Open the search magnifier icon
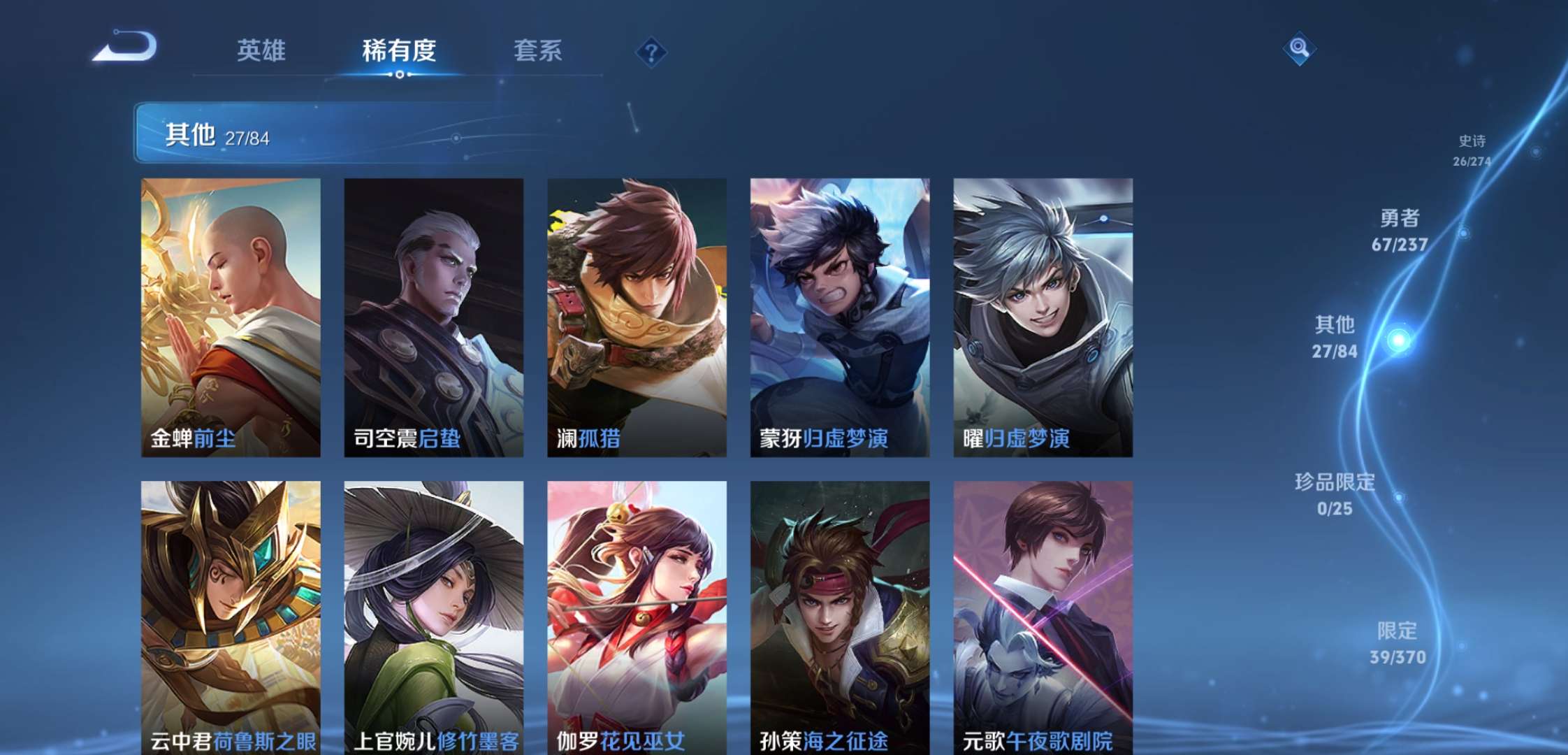 click(x=1300, y=49)
